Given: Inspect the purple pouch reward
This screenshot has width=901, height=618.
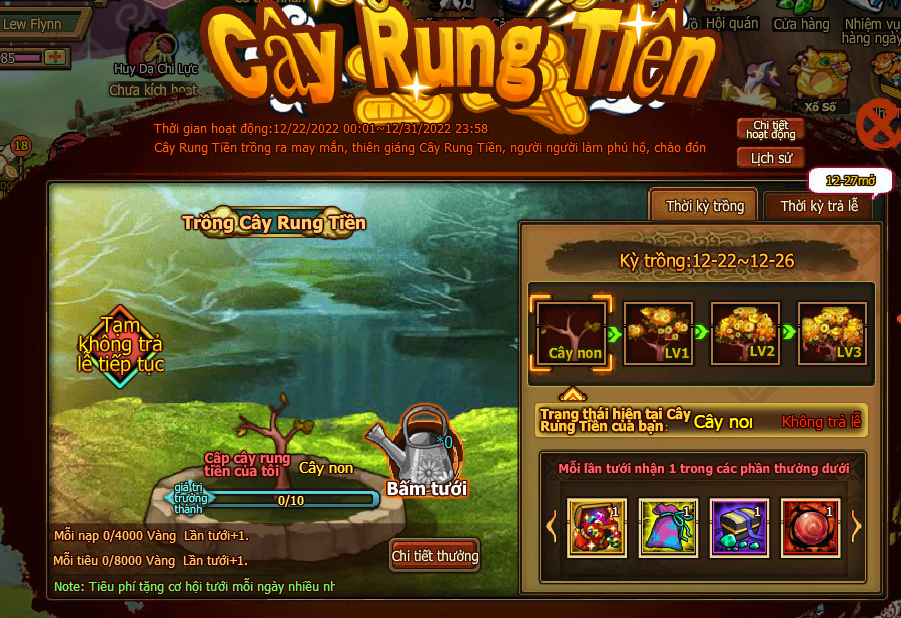Looking at the screenshot, I should 668,527.
